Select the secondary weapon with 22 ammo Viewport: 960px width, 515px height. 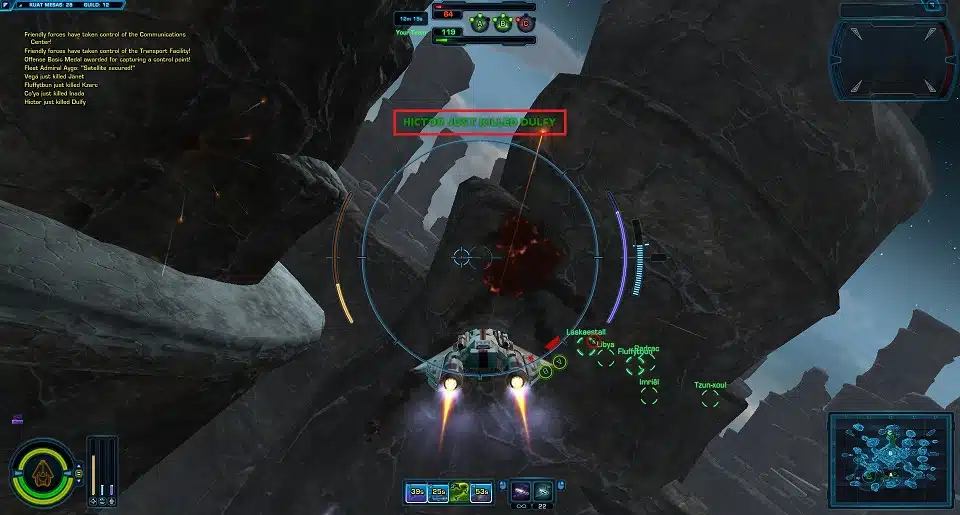(541, 490)
